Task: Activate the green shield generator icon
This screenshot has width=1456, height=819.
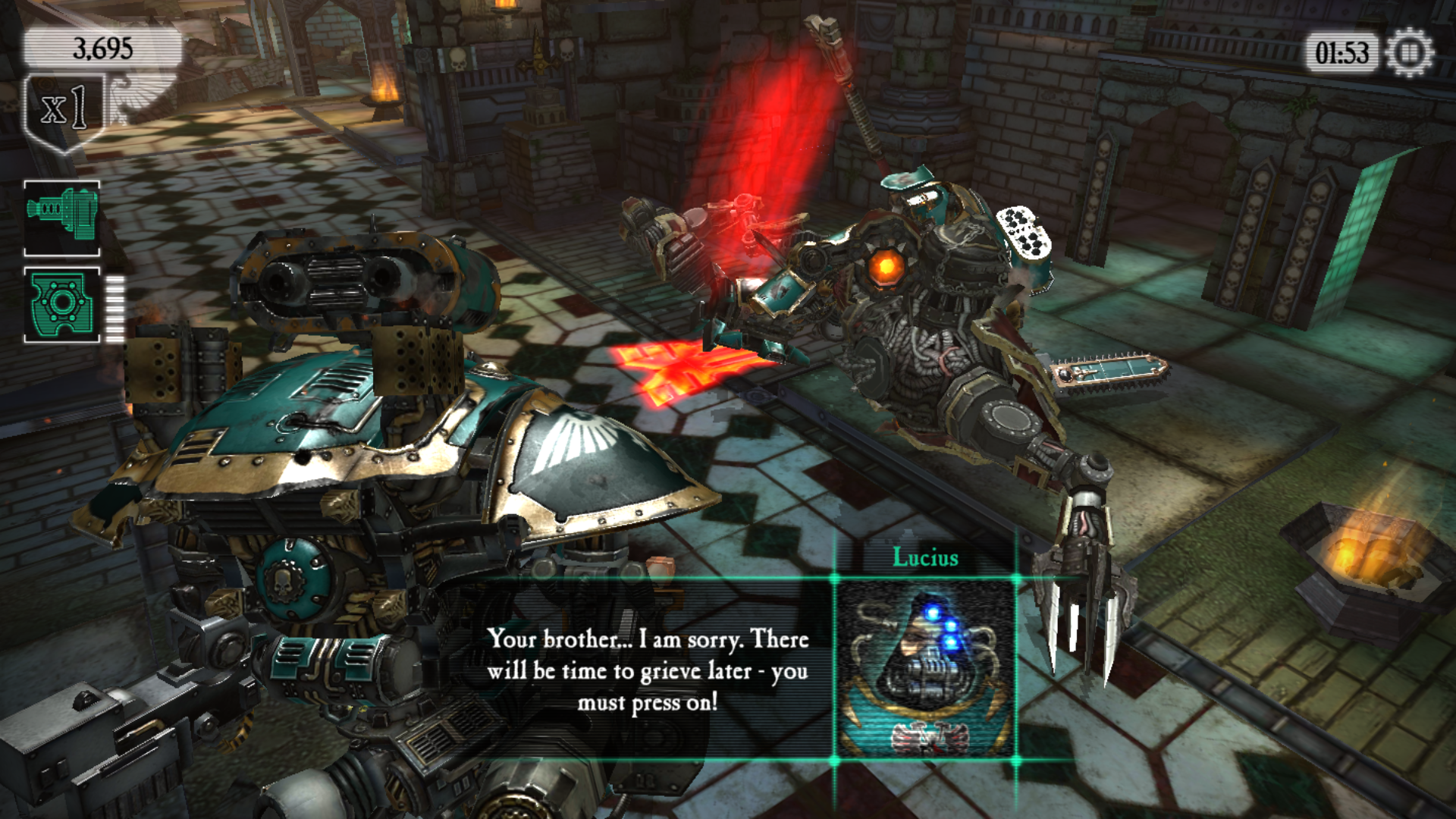Action: [62, 305]
